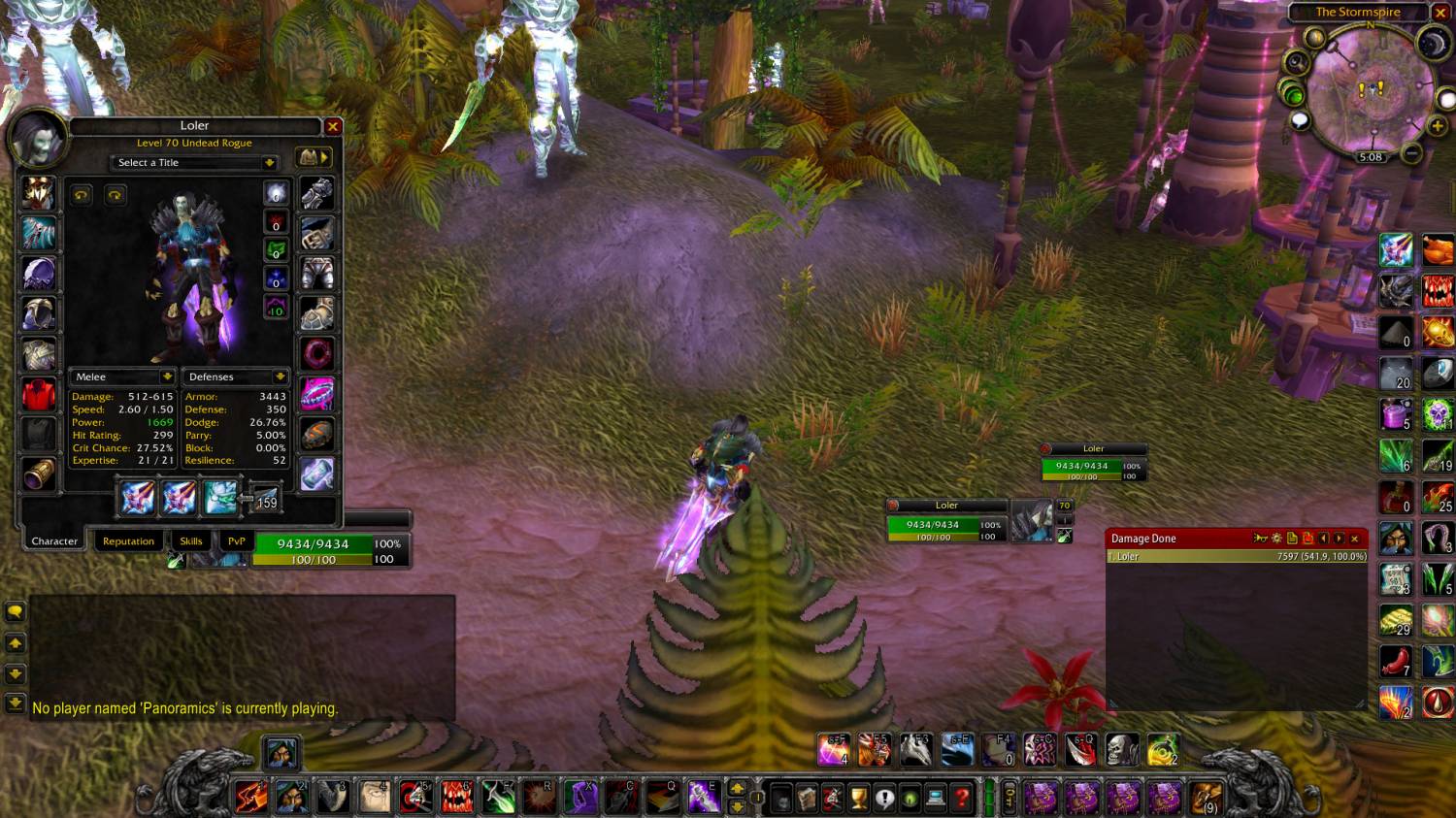Rotate the character model left
Screen dimensions: 1456x818
point(82,195)
